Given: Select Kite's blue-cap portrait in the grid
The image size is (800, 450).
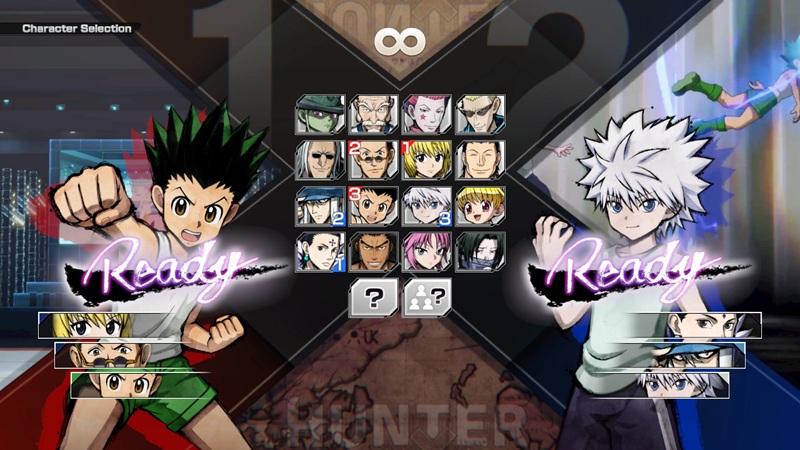Looking at the screenshot, I should point(320,205).
